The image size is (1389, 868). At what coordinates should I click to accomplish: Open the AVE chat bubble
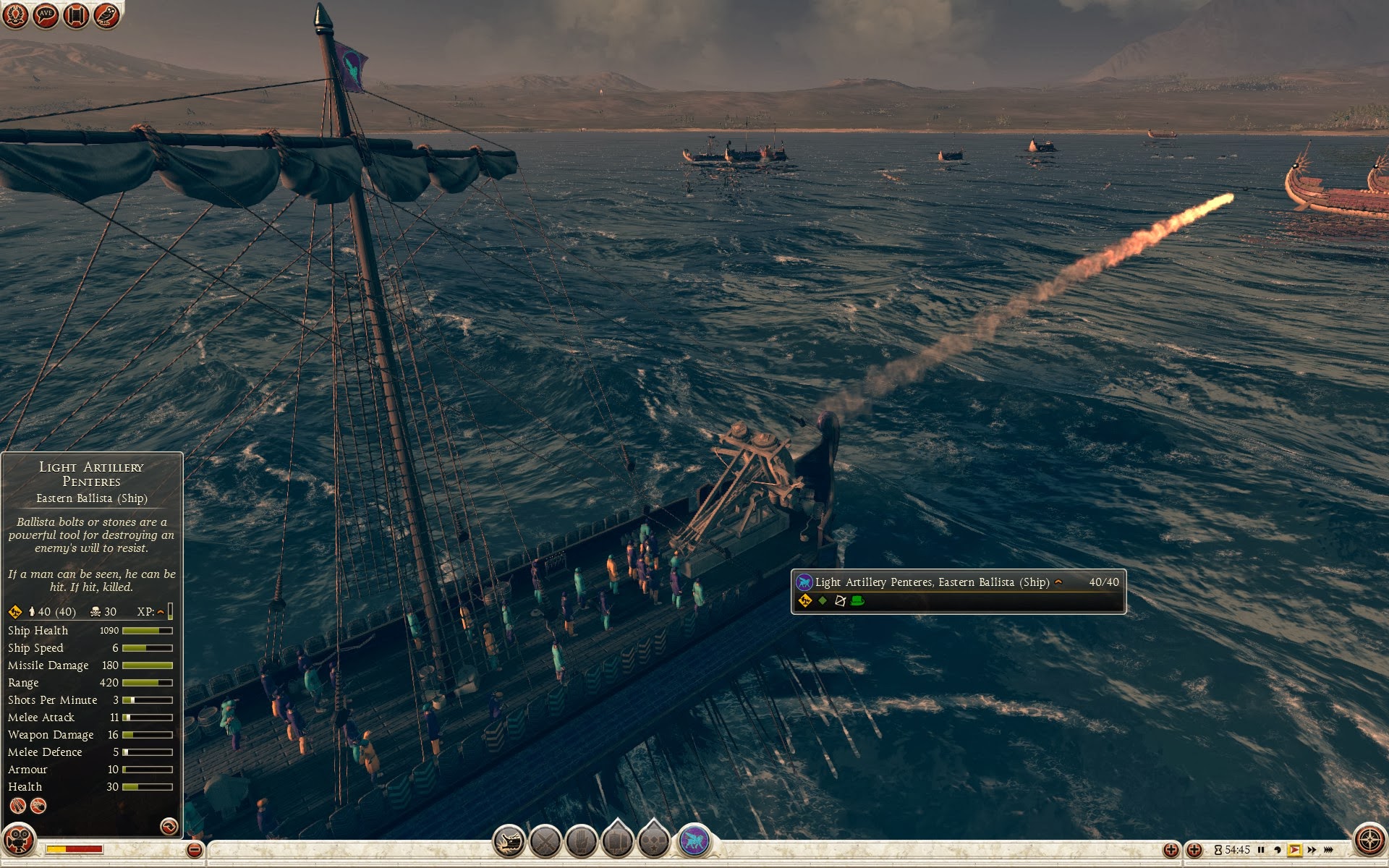pyautogui.click(x=46, y=14)
